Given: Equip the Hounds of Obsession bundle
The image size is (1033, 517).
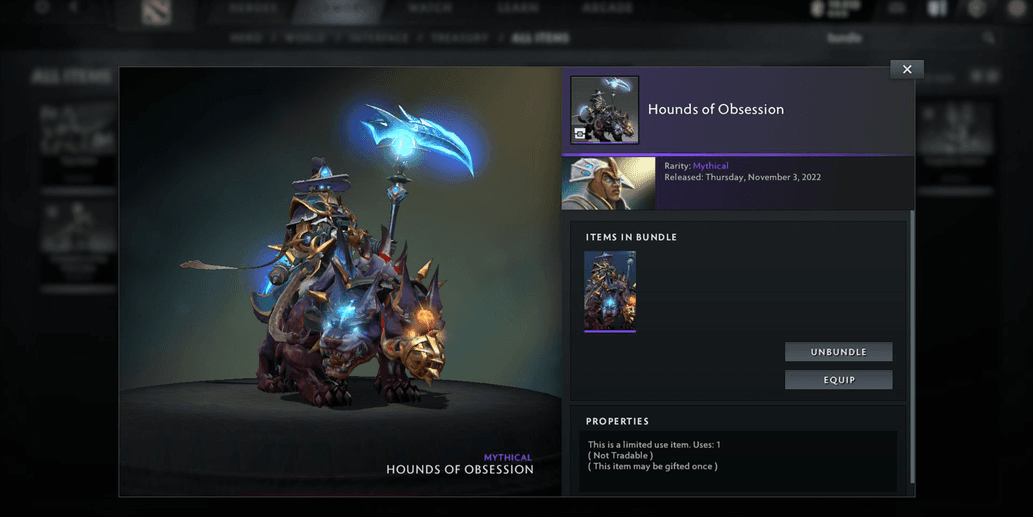Looking at the screenshot, I should (838, 380).
